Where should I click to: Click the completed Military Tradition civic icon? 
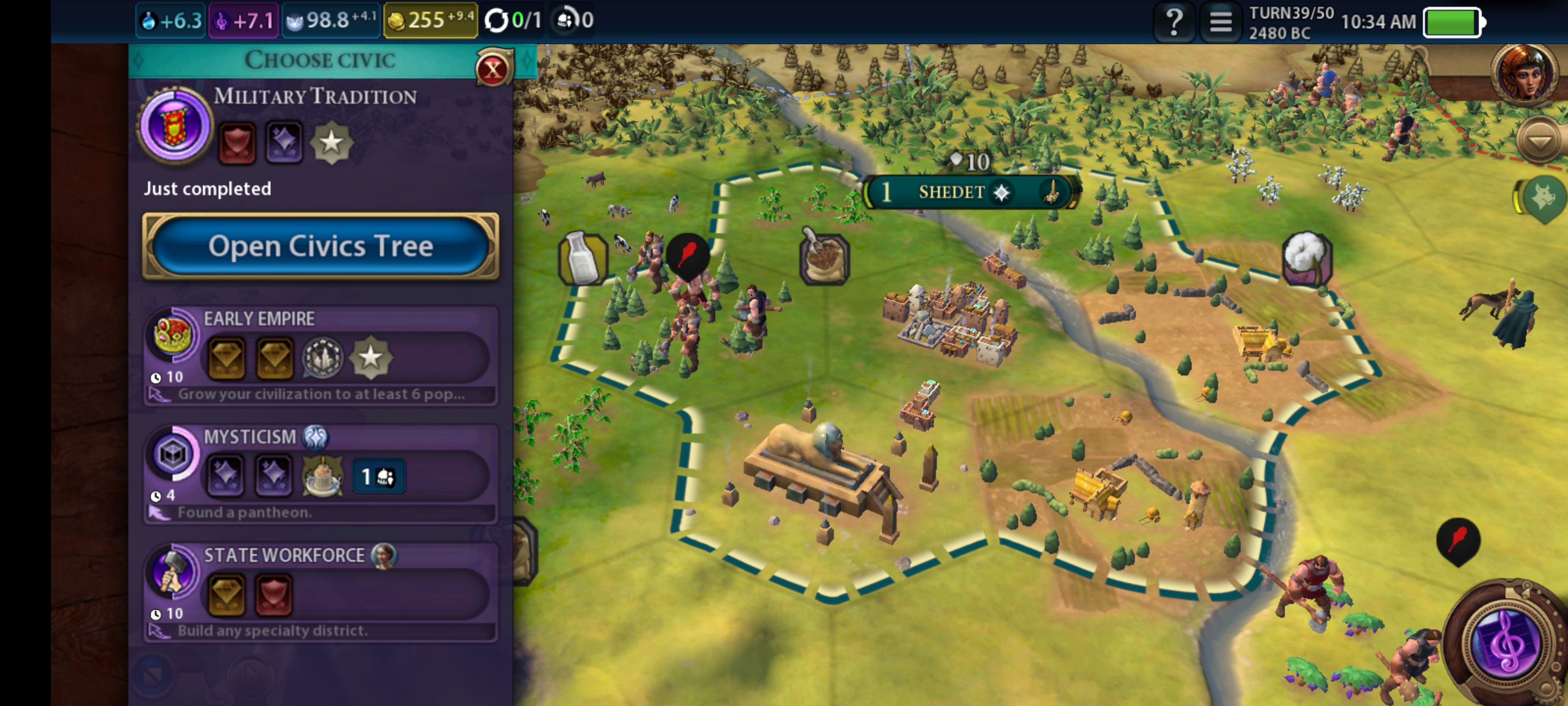coord(175,126)
